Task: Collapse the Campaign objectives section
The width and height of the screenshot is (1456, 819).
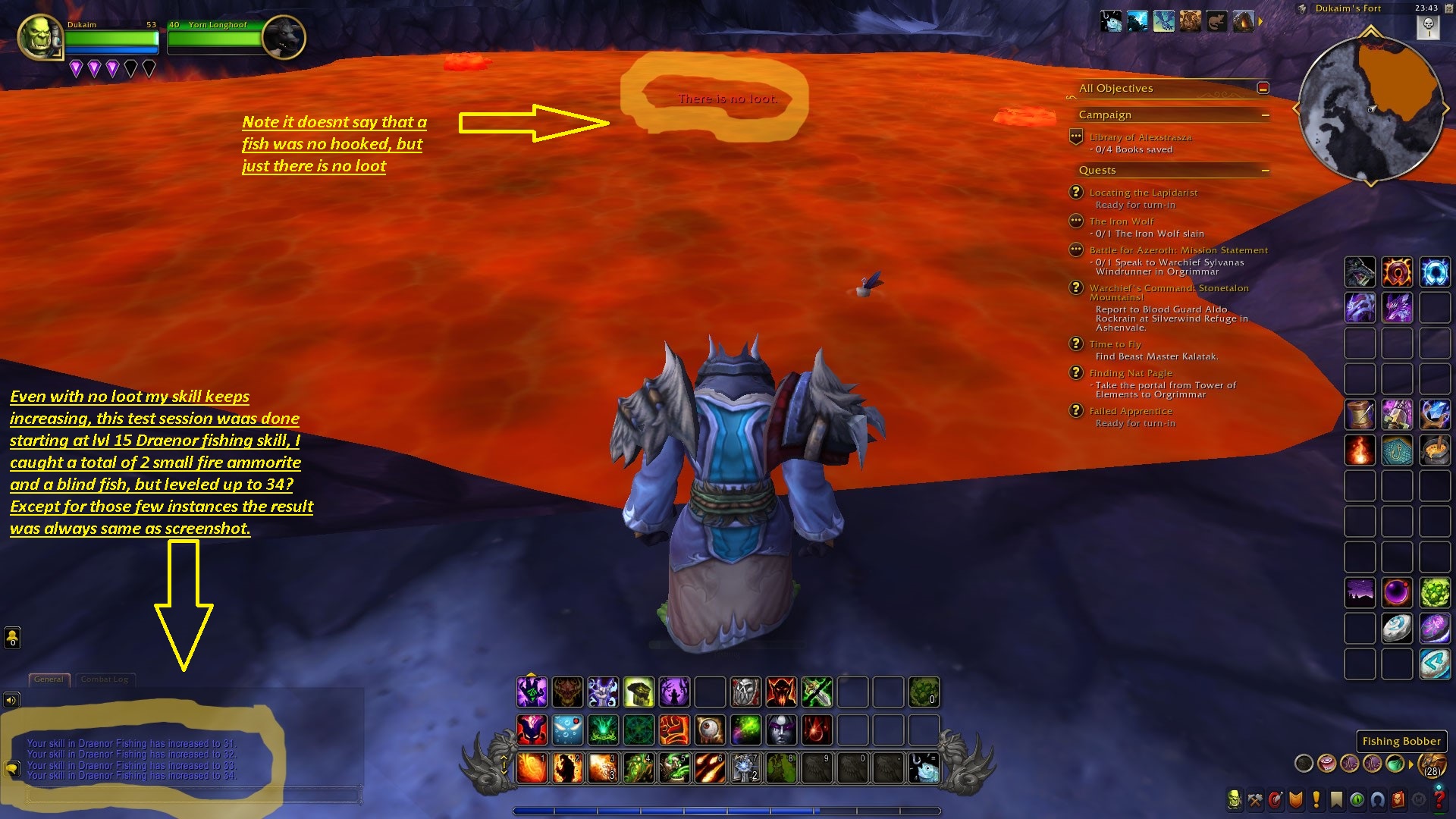Action: click(1265, 115)
